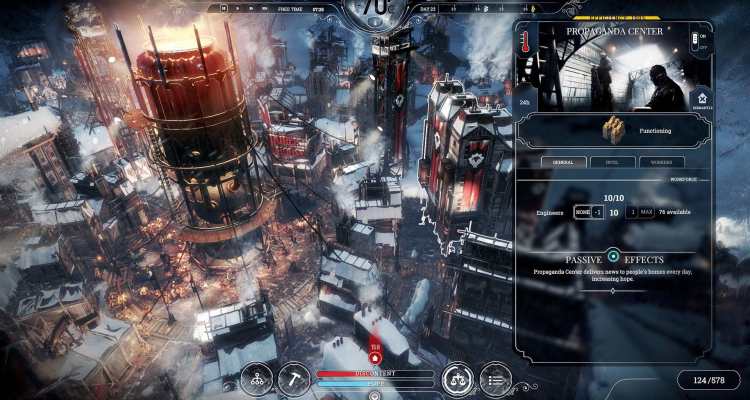Switch to the General tab

tap(564, 161)
